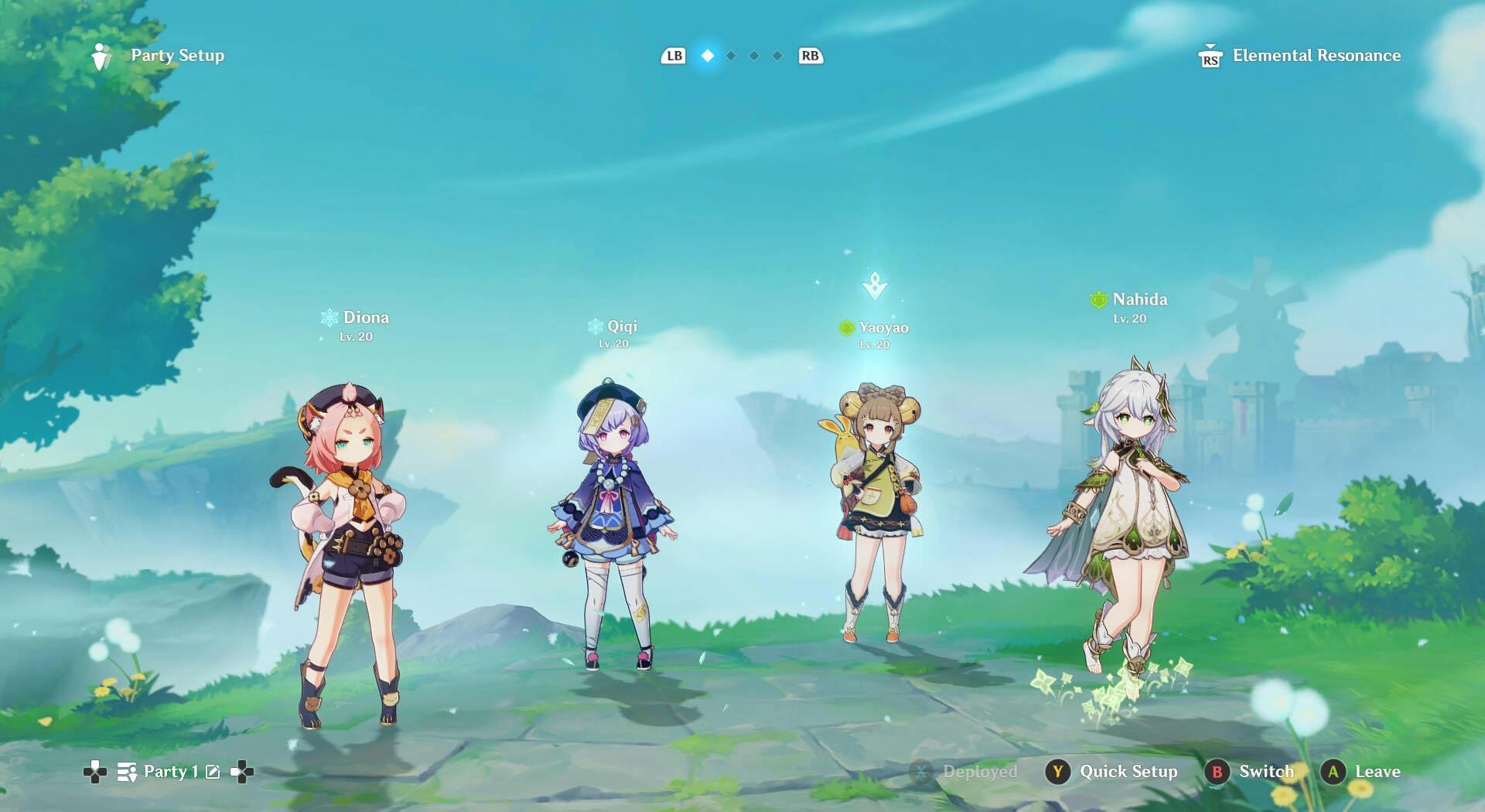Click the active-character marker above Yaoyao

click(x=875, y=284)
